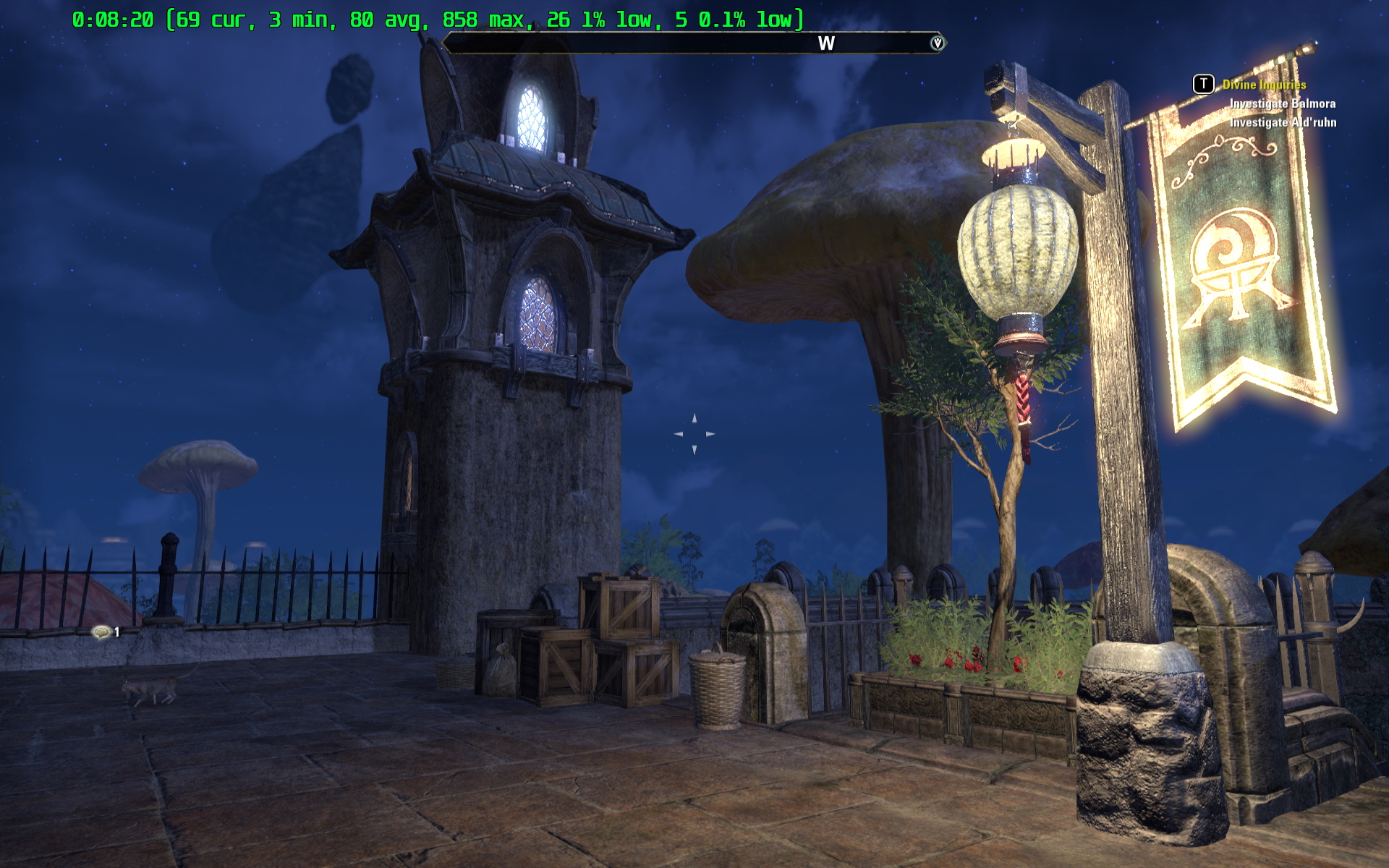
Task: Click the quest marker on the compass
Action: coord(937,43)
